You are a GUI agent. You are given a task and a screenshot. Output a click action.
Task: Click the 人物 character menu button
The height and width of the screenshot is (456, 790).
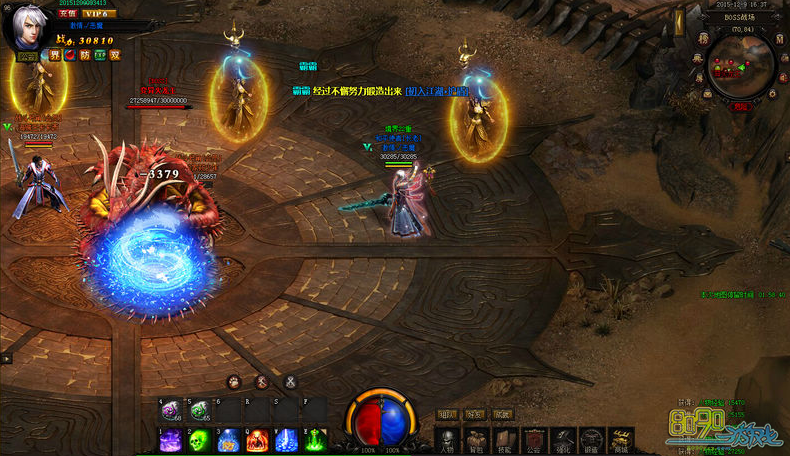pyautogui.click(x=447, y=441)
